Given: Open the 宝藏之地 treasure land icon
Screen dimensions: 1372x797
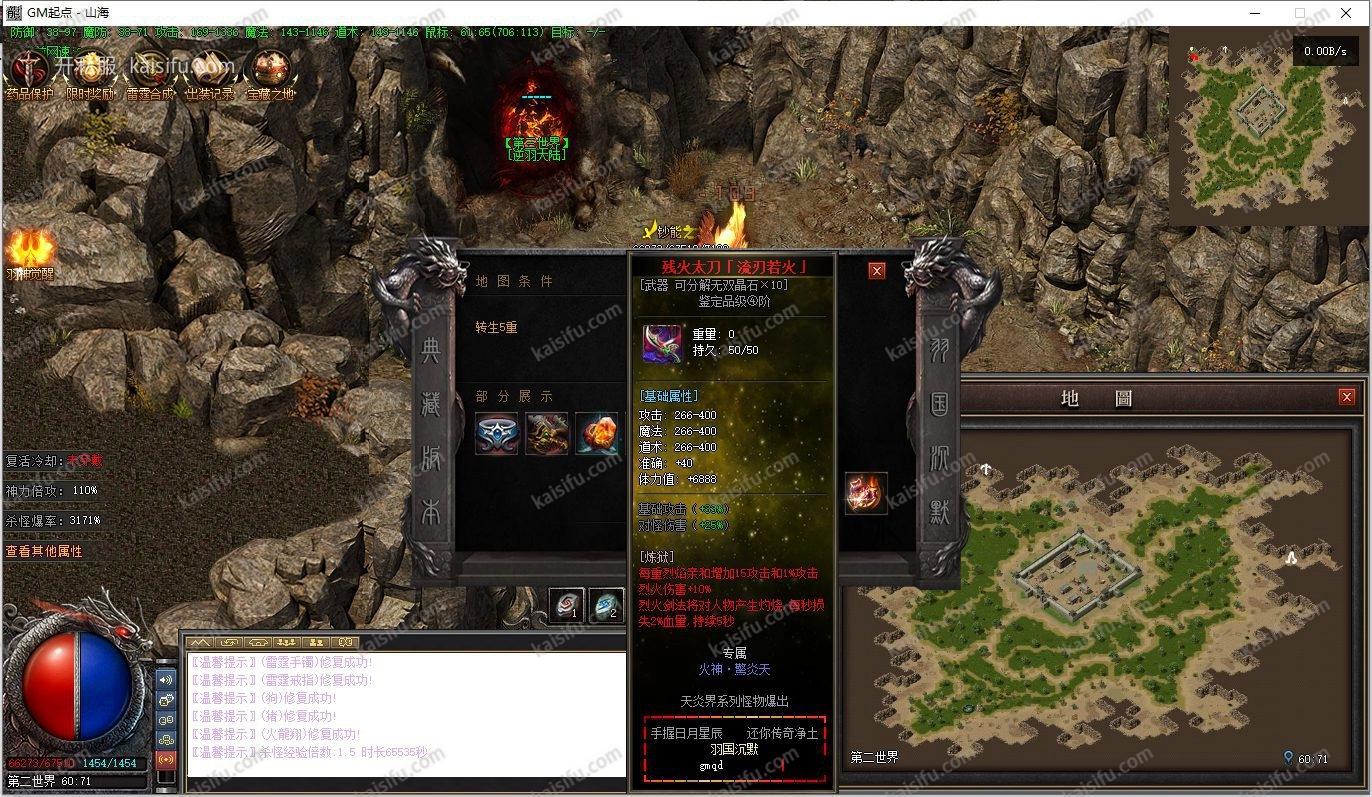Looking at the screenshot, I should click(x=270, y=70).
